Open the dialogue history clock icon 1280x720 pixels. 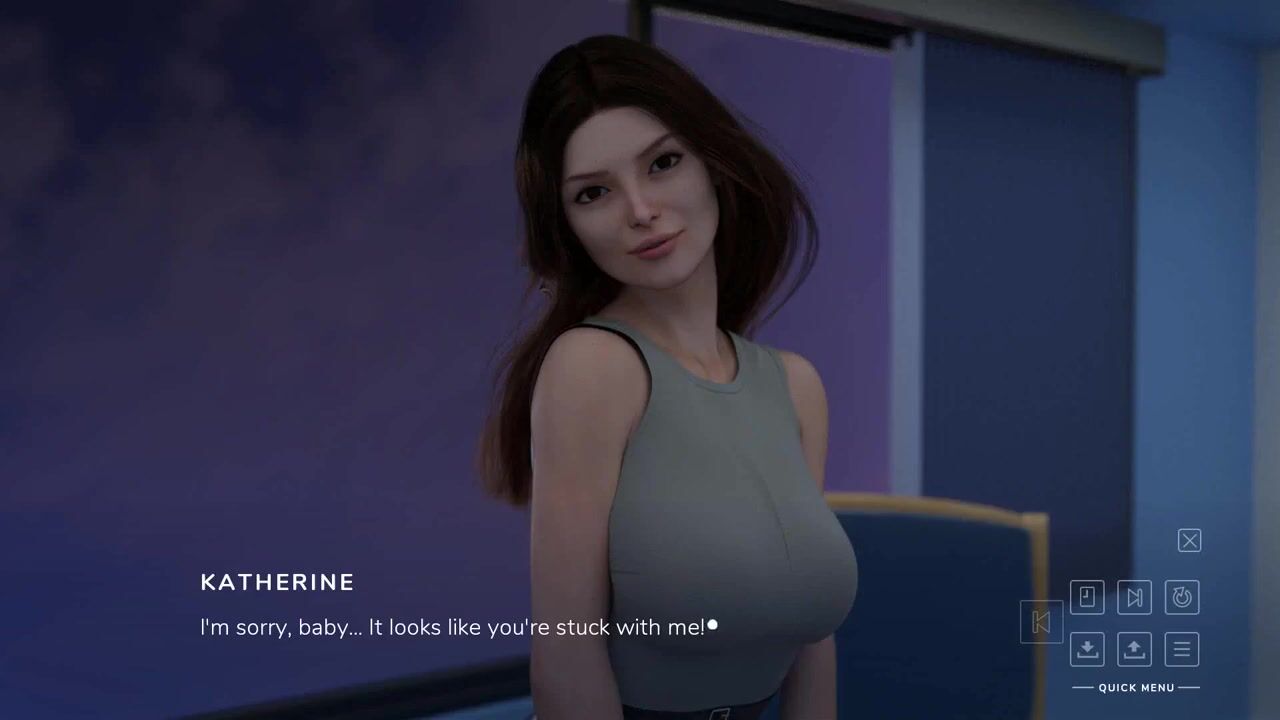(x=1087, y=597)
